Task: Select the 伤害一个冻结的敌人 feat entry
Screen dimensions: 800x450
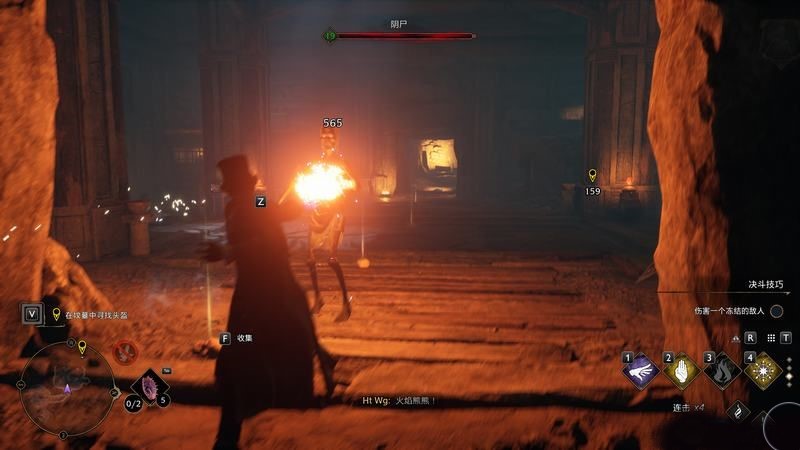Action: [x=729, y=311]
